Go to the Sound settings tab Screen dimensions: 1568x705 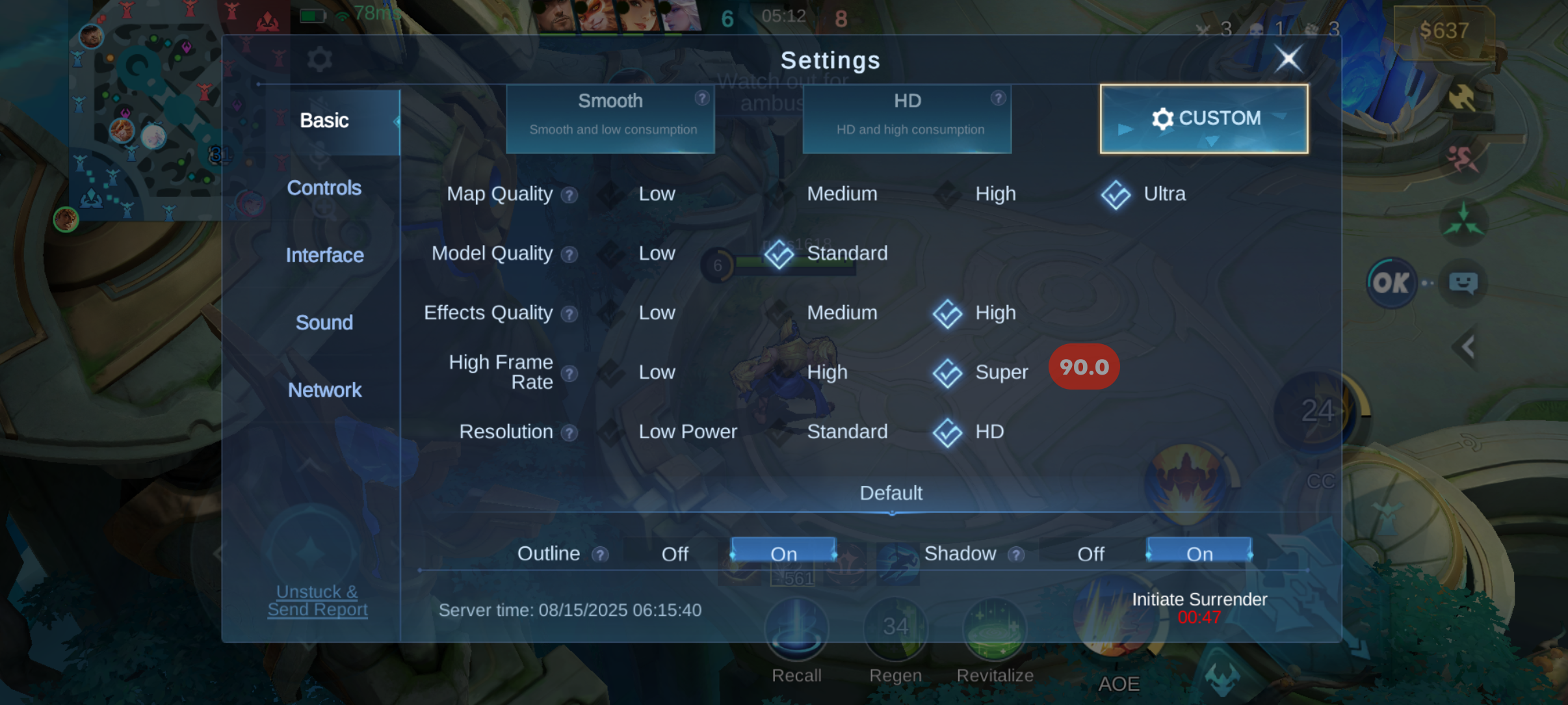point(324,323)
